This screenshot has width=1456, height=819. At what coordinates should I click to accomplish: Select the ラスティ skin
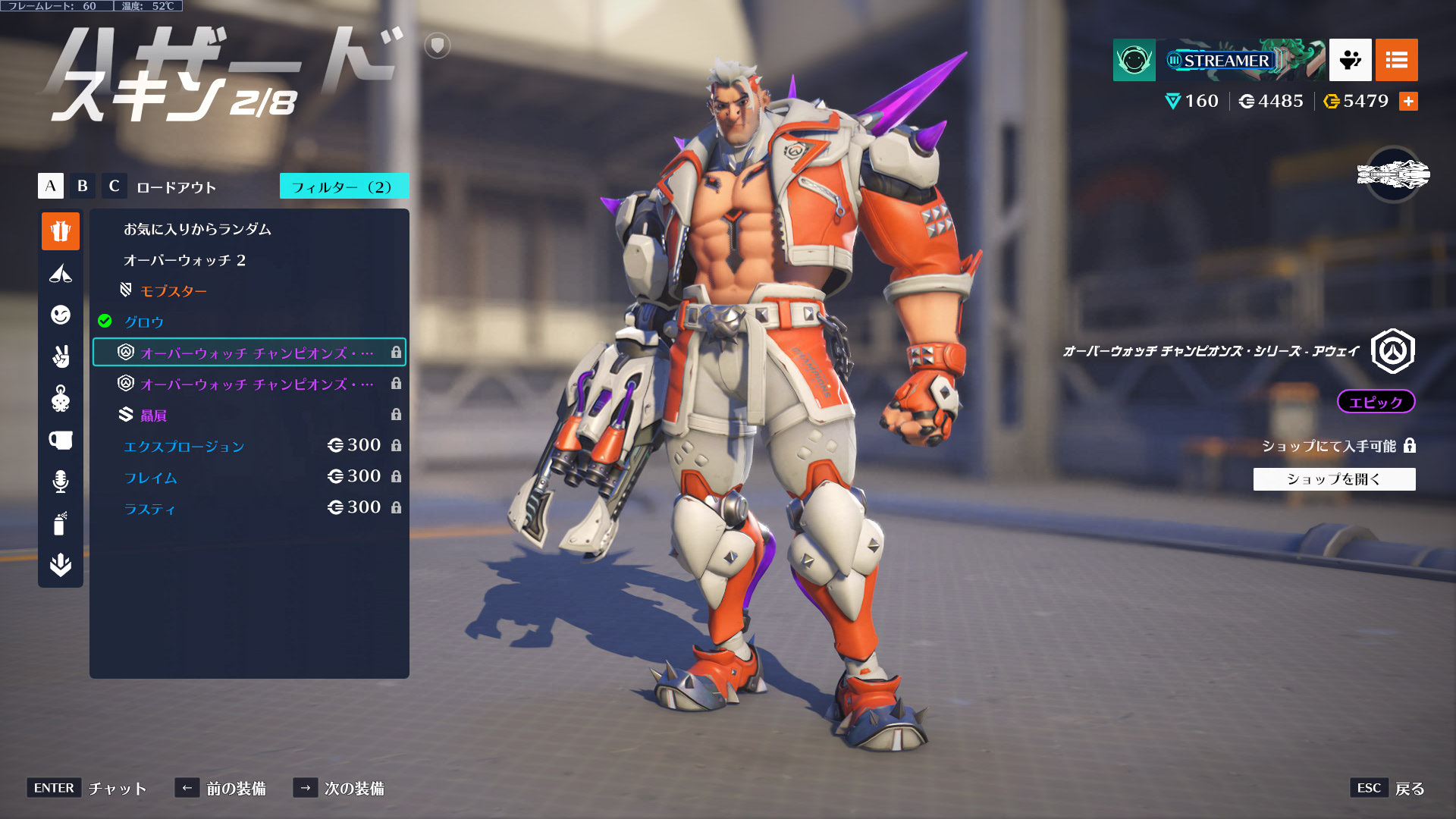pos(149,509)
